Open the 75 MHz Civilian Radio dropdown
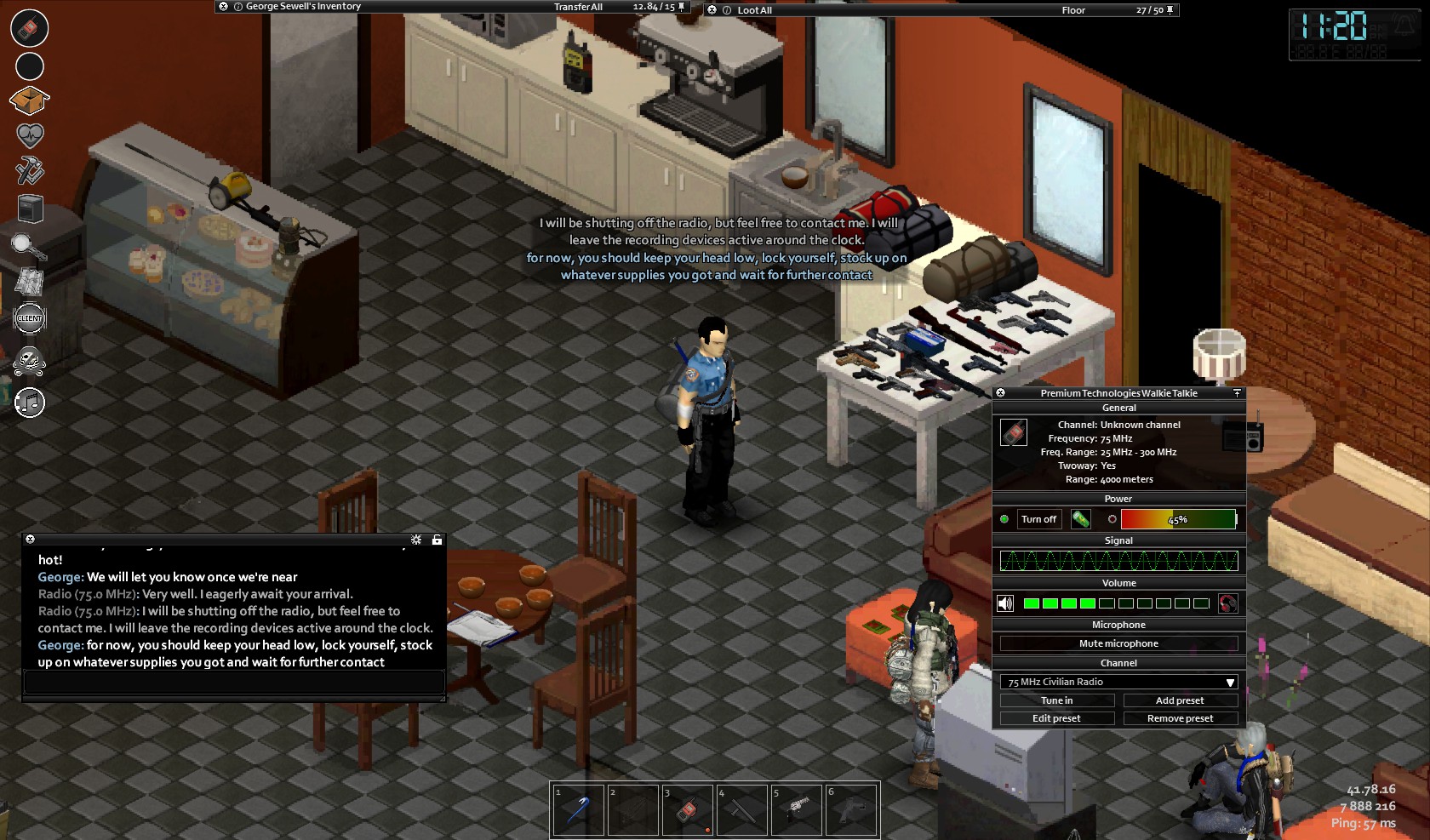1430x840 pixels. pos(1118,682)
